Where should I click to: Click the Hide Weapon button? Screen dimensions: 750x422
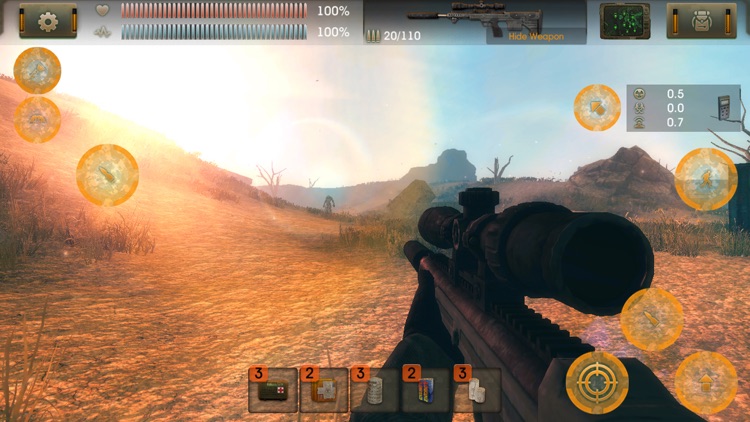click(x=536, y=36)
